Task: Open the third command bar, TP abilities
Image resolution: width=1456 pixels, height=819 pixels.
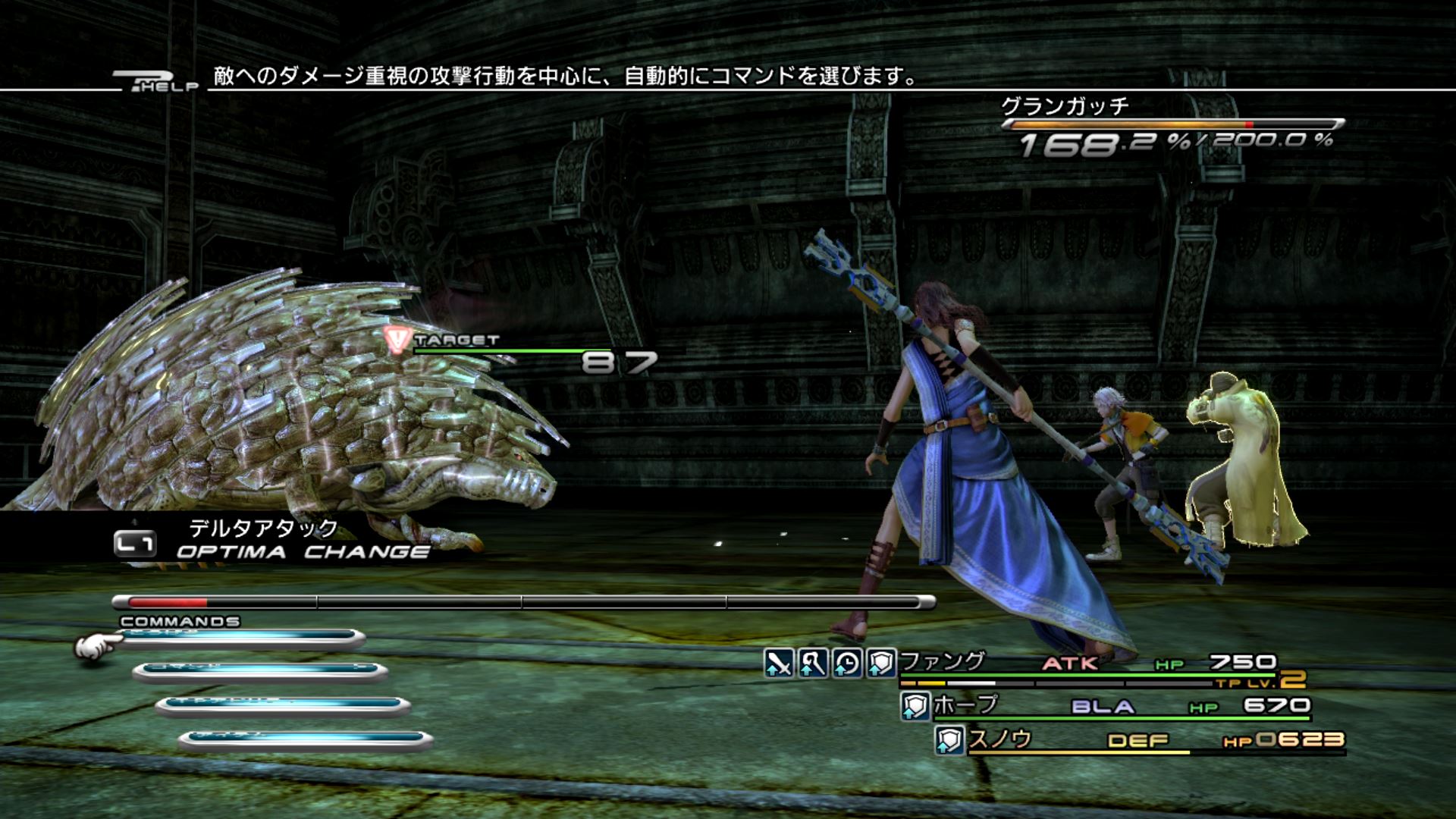Action: pos(283,705)
